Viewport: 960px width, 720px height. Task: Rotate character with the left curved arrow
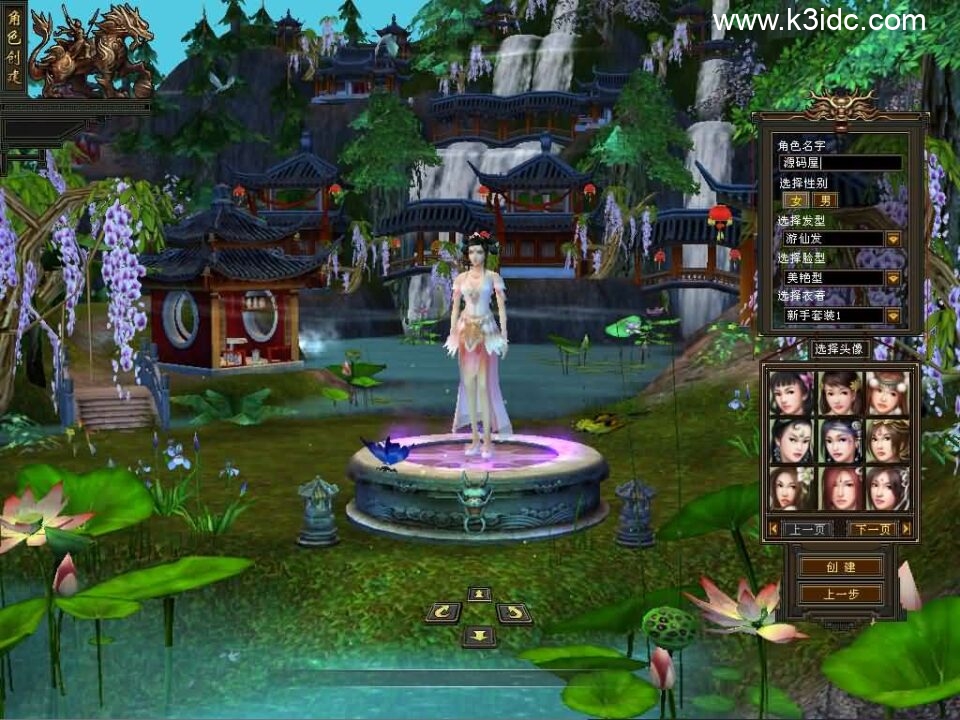pyautogui.click(x=442, y=613)
